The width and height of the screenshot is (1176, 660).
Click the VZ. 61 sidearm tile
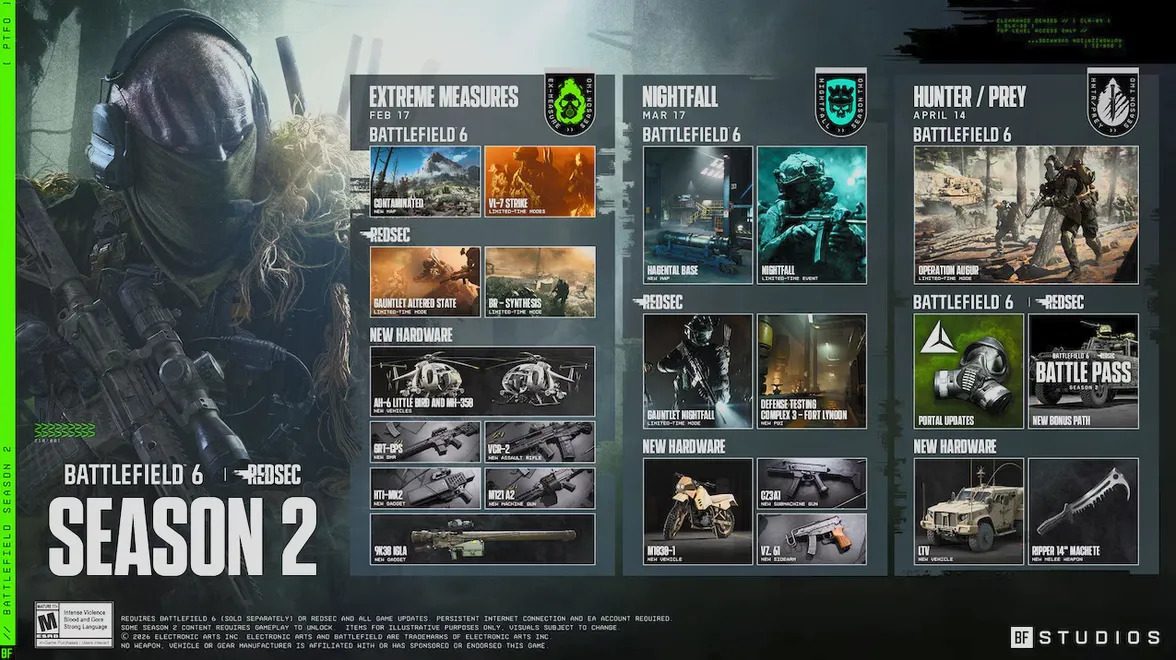pyautogui.click(x=812, y=539)
